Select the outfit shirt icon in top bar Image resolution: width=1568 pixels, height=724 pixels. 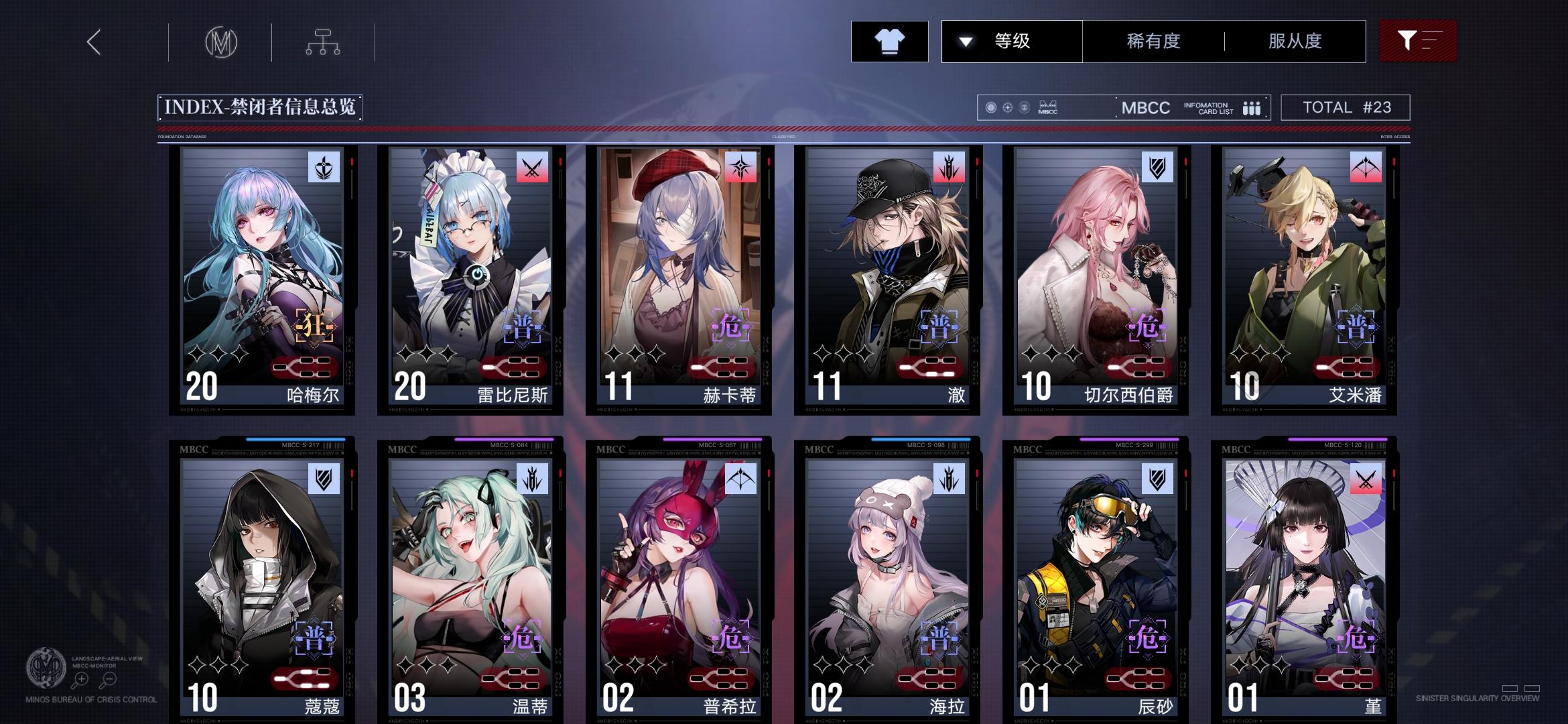click(x=890, y=42)
